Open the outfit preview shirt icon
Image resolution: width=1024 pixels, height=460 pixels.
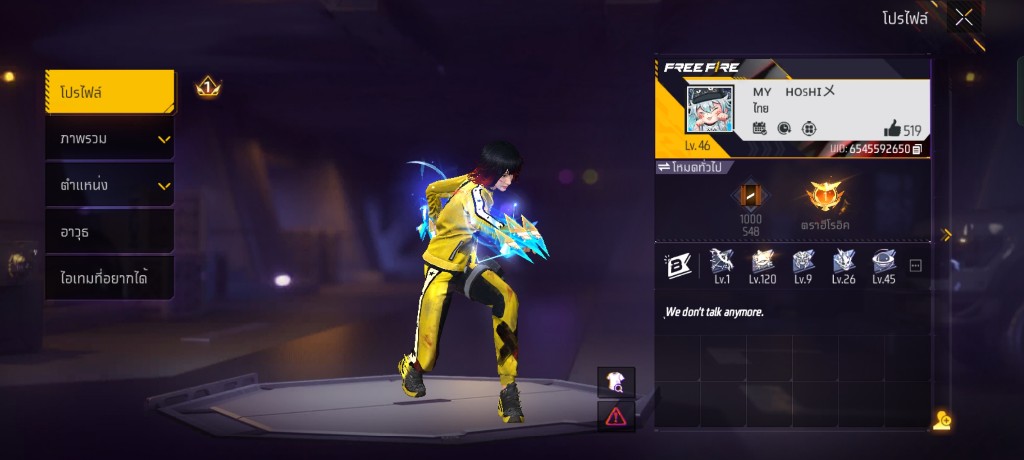[x=615, y=382]
